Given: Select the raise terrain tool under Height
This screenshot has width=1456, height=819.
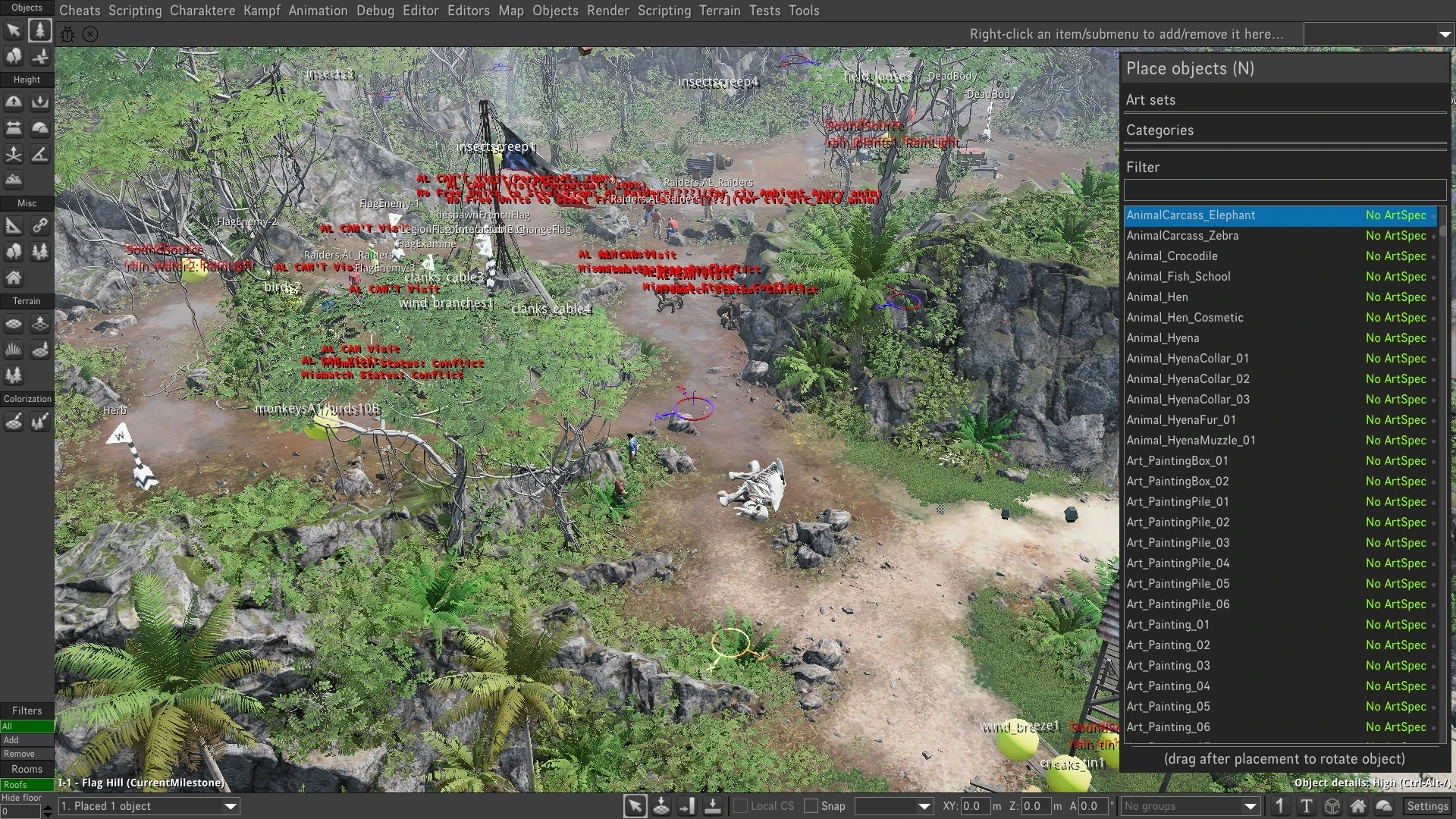Looking at the screenshot, I should pyautogui.click(x=13, y=102).
